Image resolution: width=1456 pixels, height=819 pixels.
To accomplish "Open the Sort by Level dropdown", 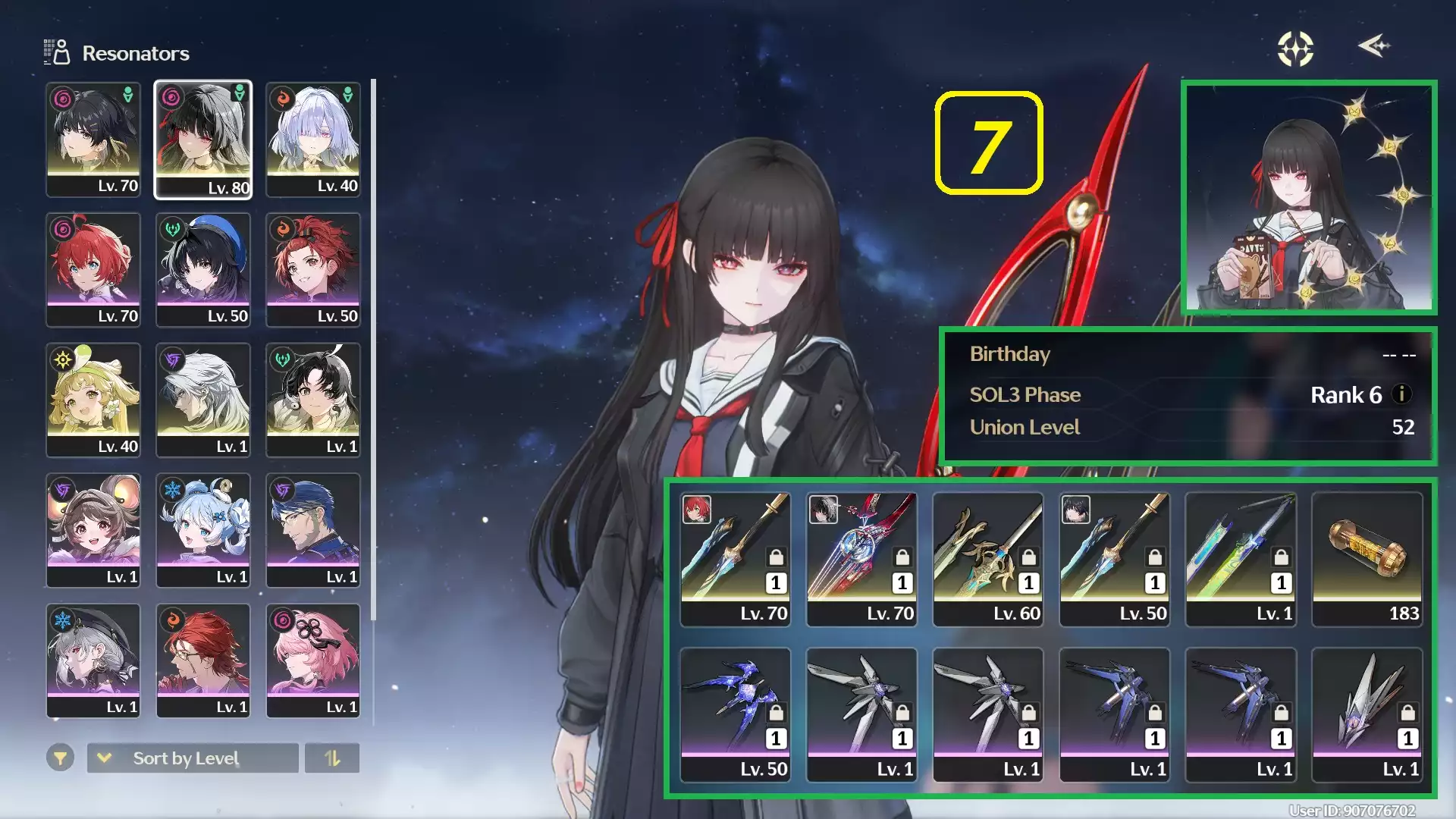I will tap(193, 758).
